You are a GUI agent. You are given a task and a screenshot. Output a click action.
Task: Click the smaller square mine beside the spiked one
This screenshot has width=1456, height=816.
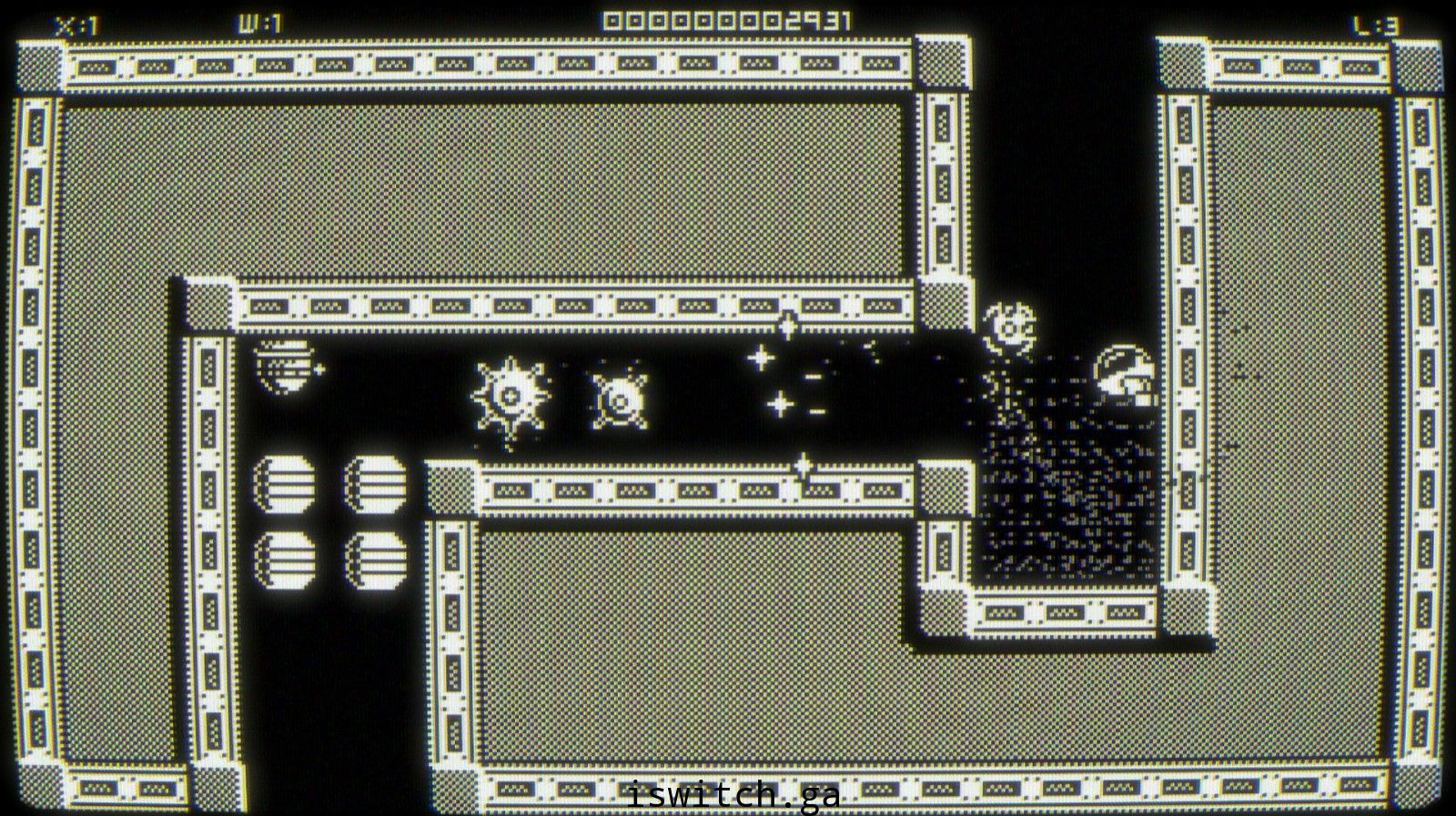pos(618,401)
